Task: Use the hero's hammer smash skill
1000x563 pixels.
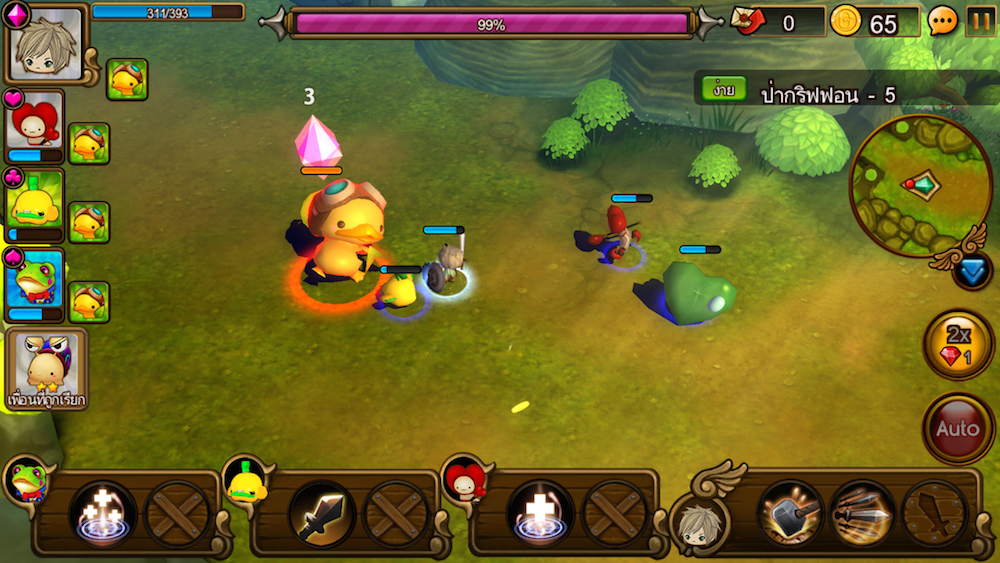Action: (790, 514)
